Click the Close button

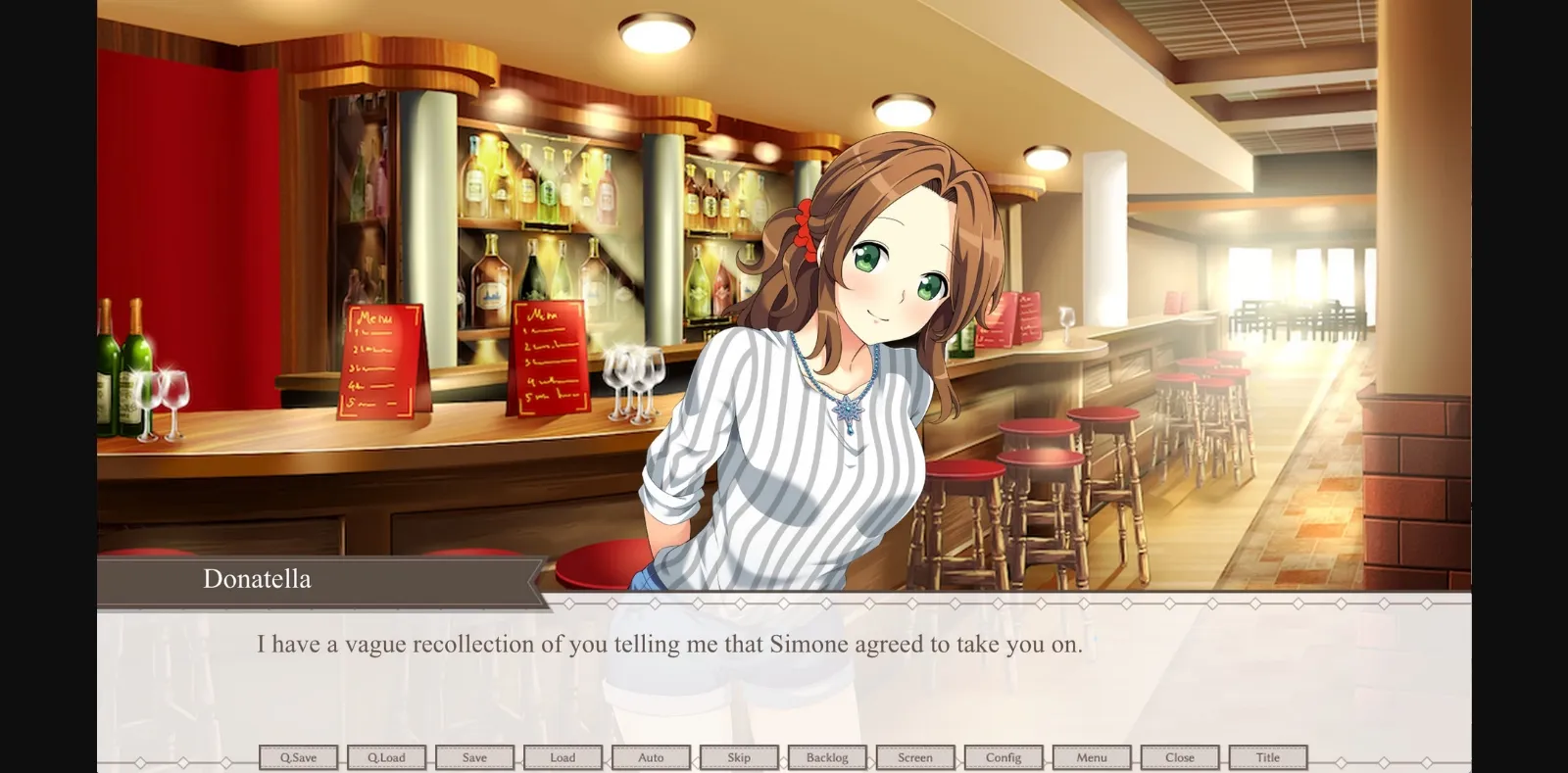(1180, 756)
